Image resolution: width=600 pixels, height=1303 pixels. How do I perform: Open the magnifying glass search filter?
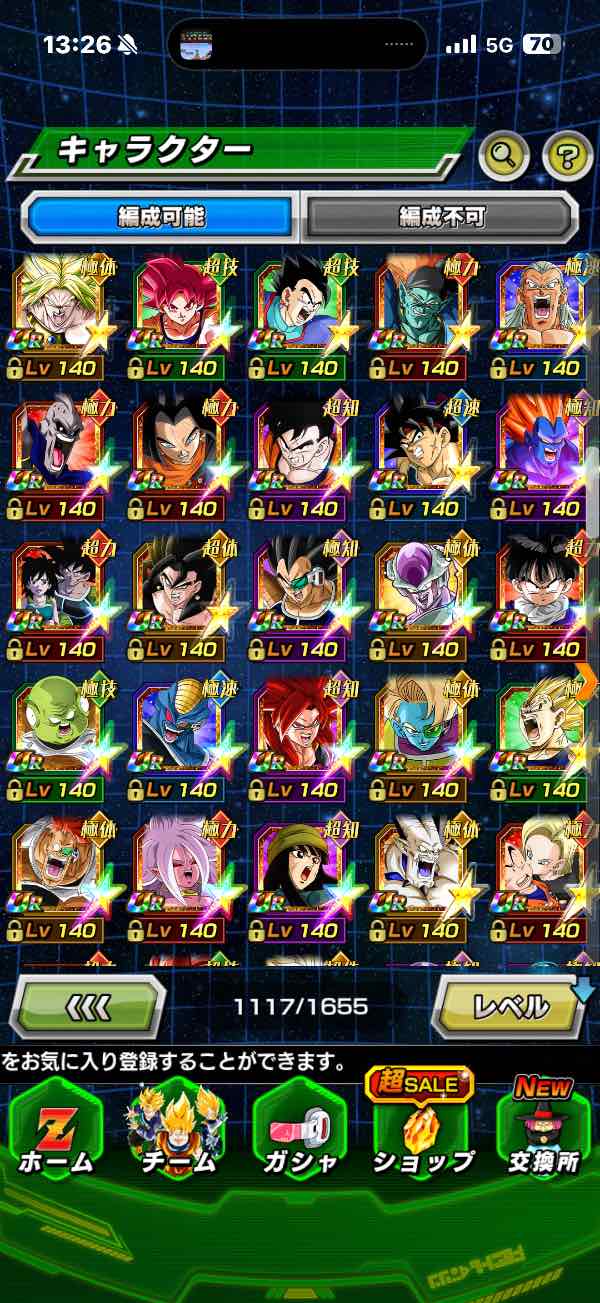pos(504,155)
